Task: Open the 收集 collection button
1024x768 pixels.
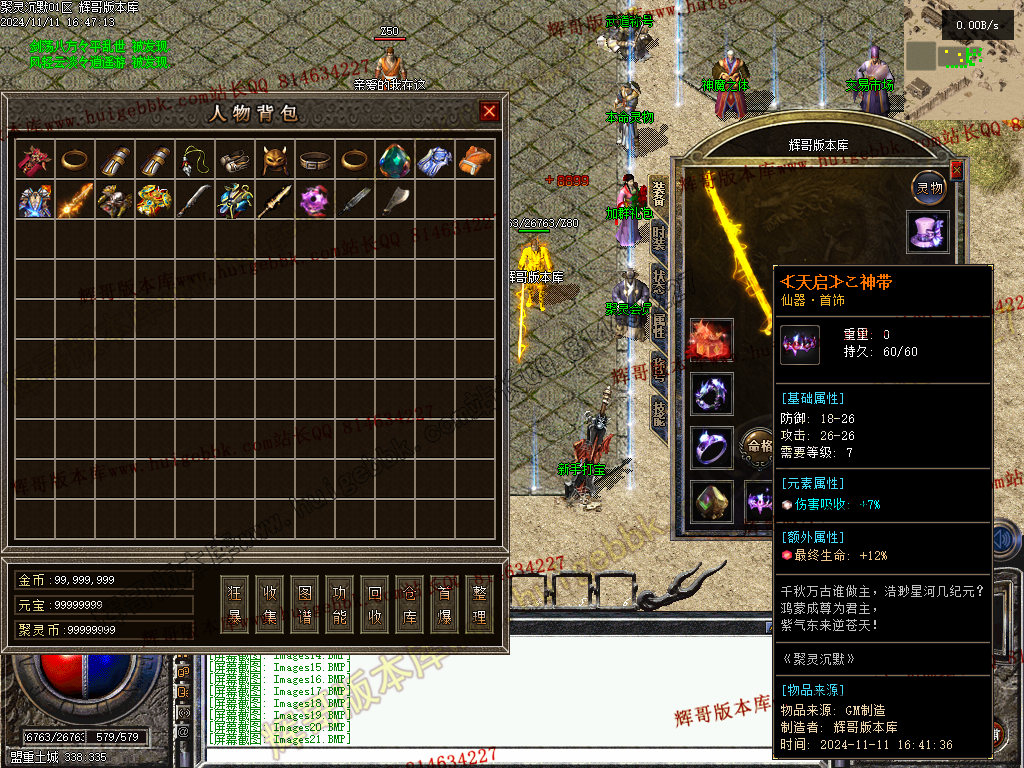Action: (x=270, y=603)
